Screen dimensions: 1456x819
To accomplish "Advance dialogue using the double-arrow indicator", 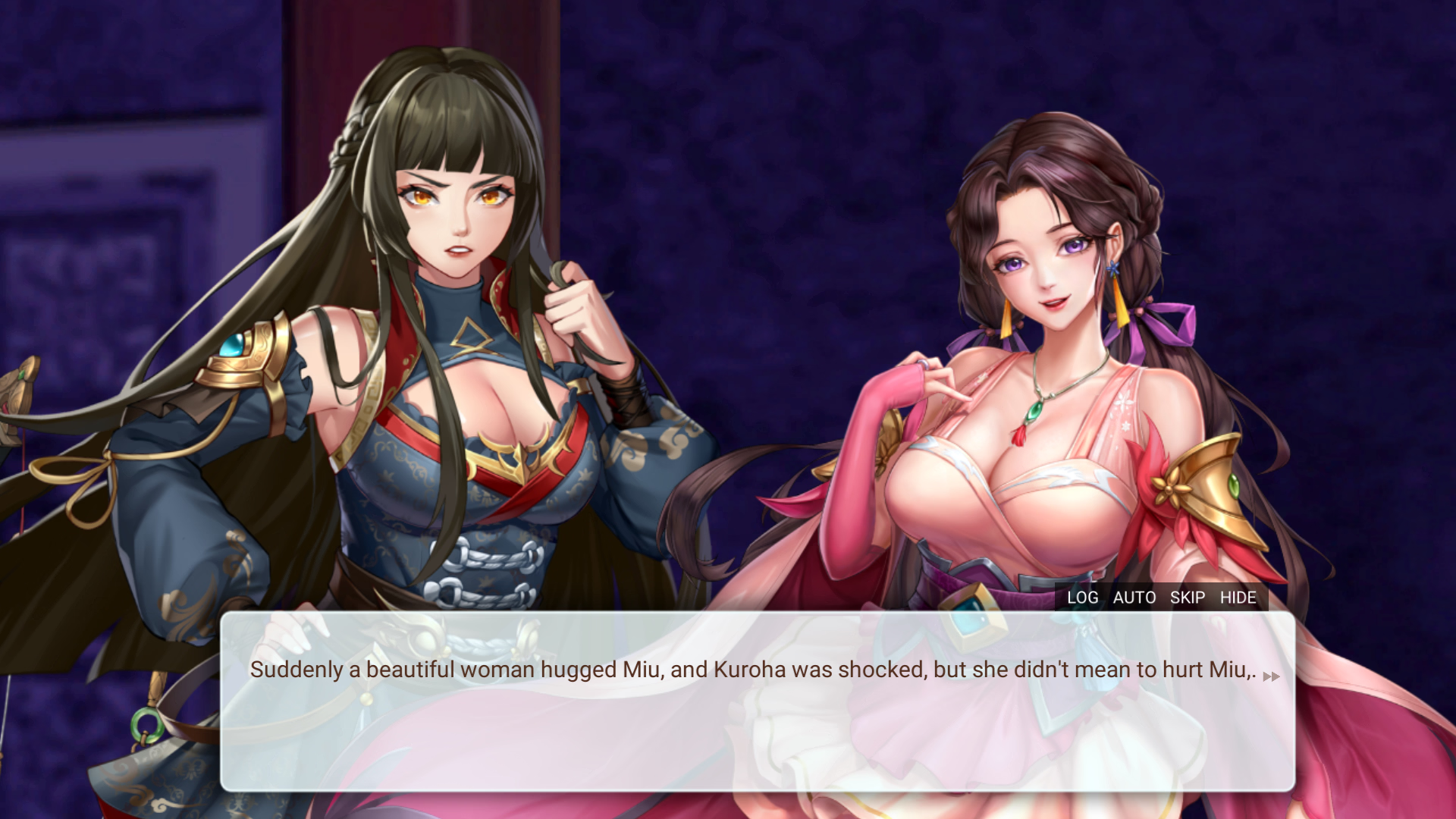I will pyautogui.click(x=1271, y=676).
